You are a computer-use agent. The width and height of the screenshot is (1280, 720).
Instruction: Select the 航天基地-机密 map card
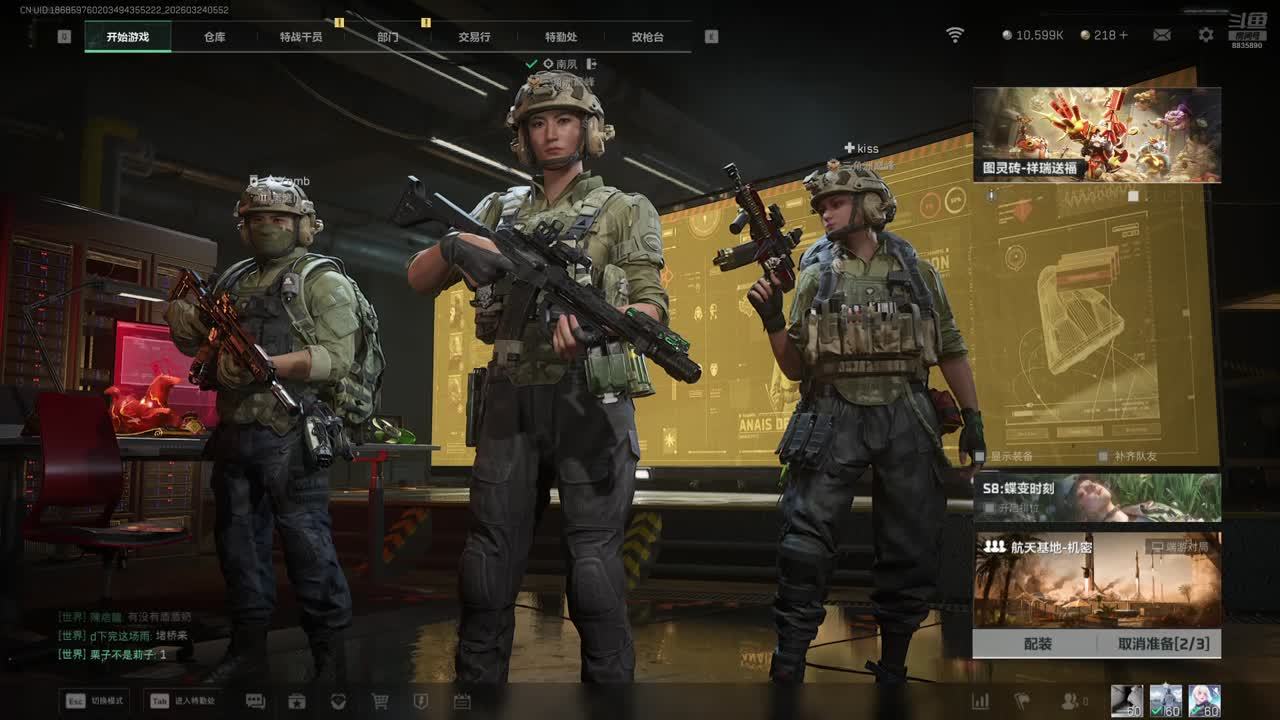[x=1097, y=580]
